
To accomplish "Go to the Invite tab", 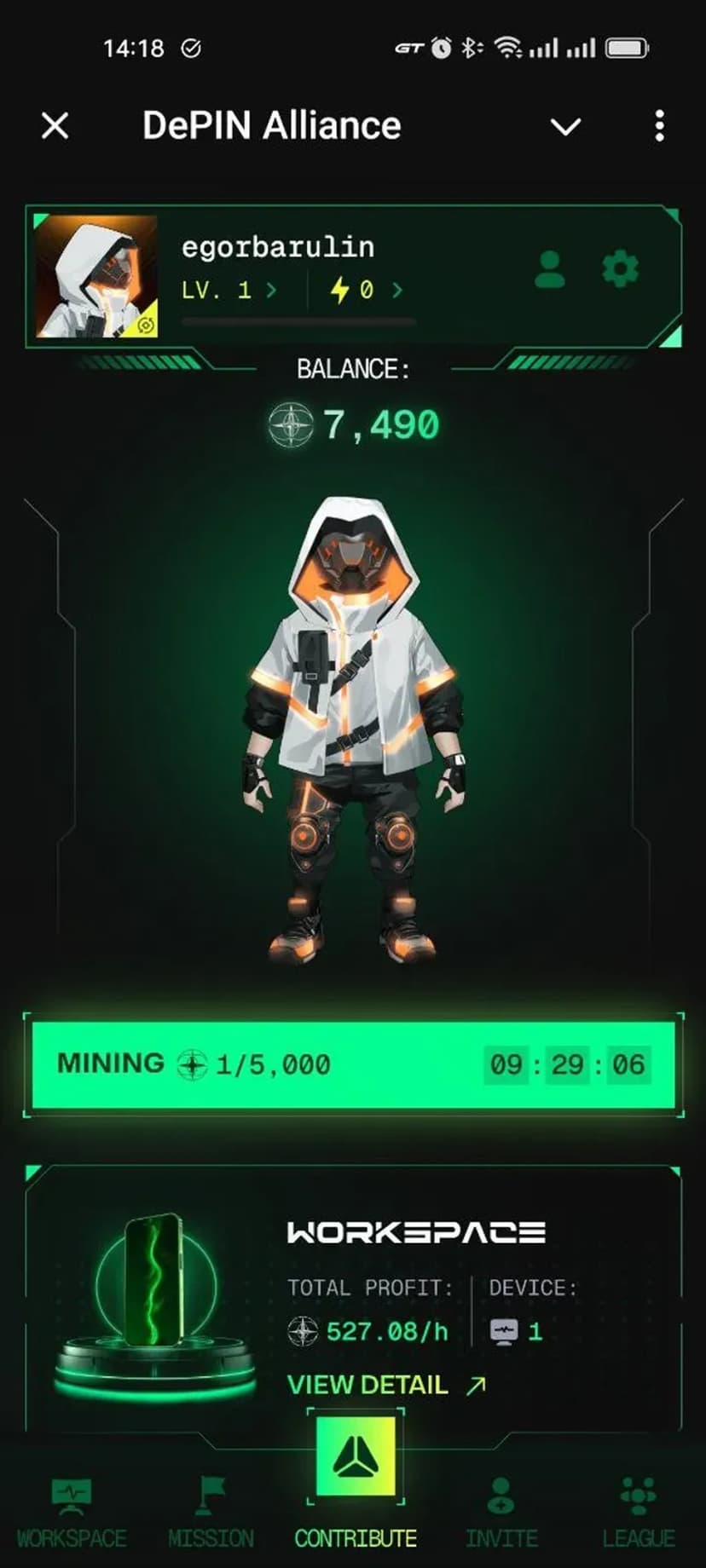I will coord(501,1513).
